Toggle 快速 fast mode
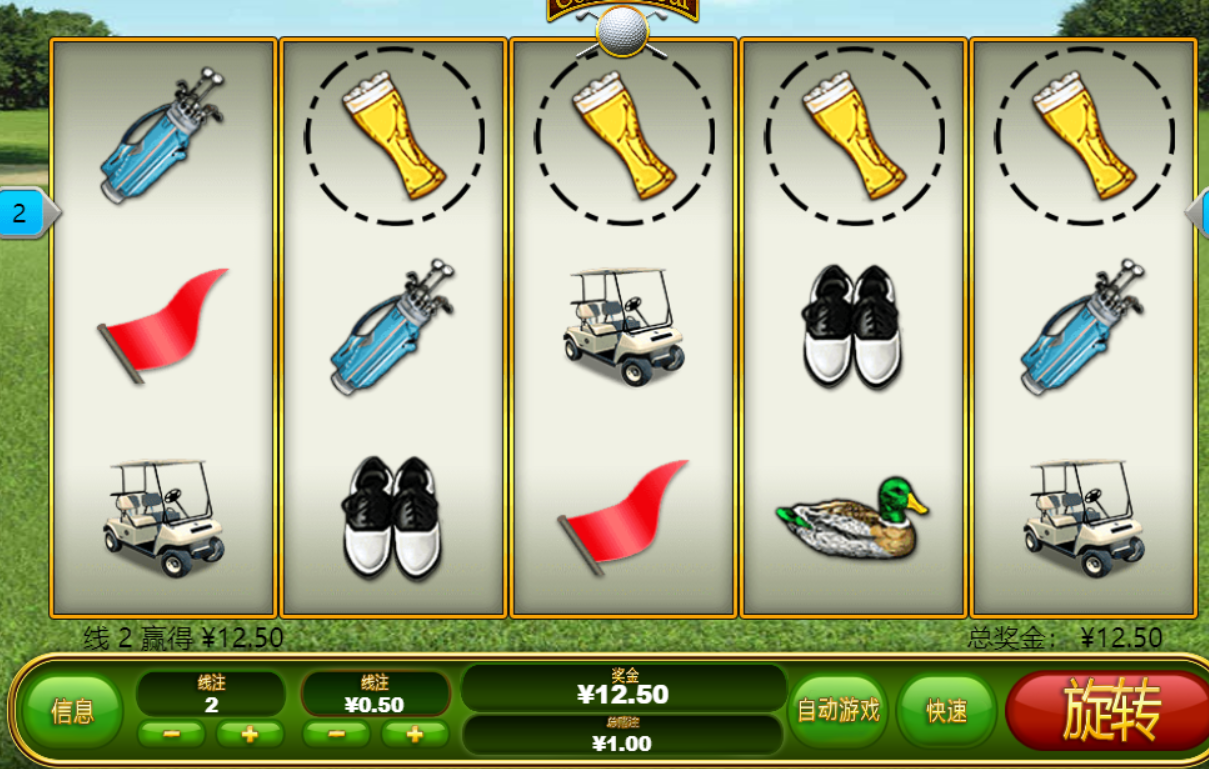 [x=946, y=711]
